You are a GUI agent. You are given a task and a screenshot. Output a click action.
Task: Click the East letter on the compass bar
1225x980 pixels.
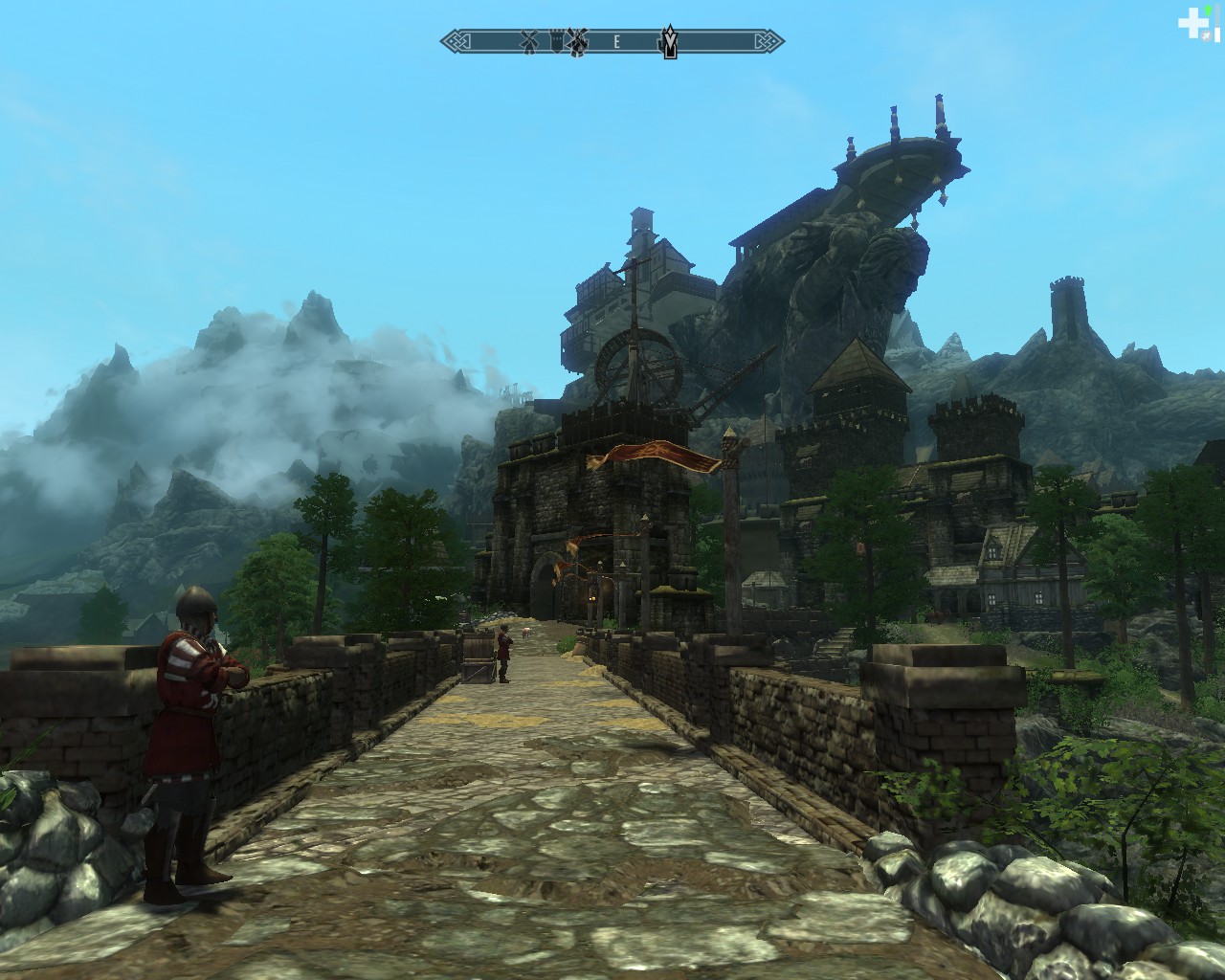[x=617, y=41]
